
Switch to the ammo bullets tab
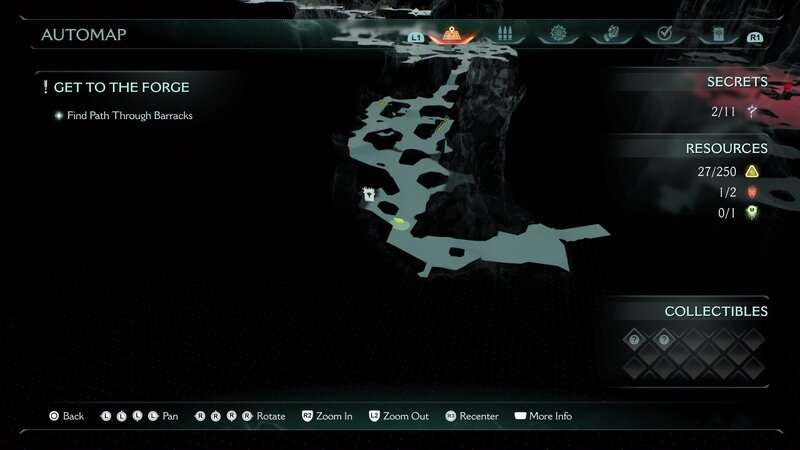tap(505, 34)
